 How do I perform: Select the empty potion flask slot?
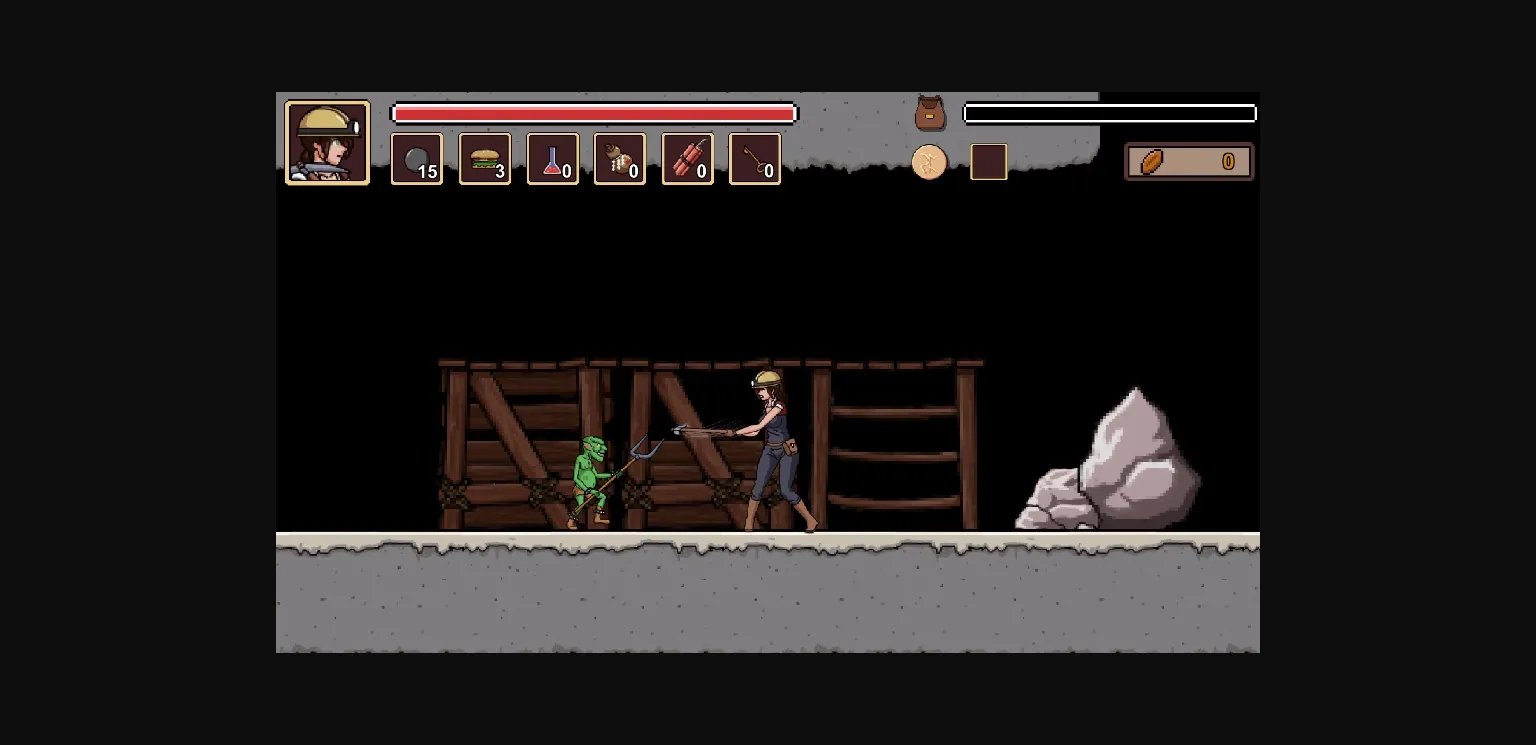pyautogui.click(x=553, y=159)
